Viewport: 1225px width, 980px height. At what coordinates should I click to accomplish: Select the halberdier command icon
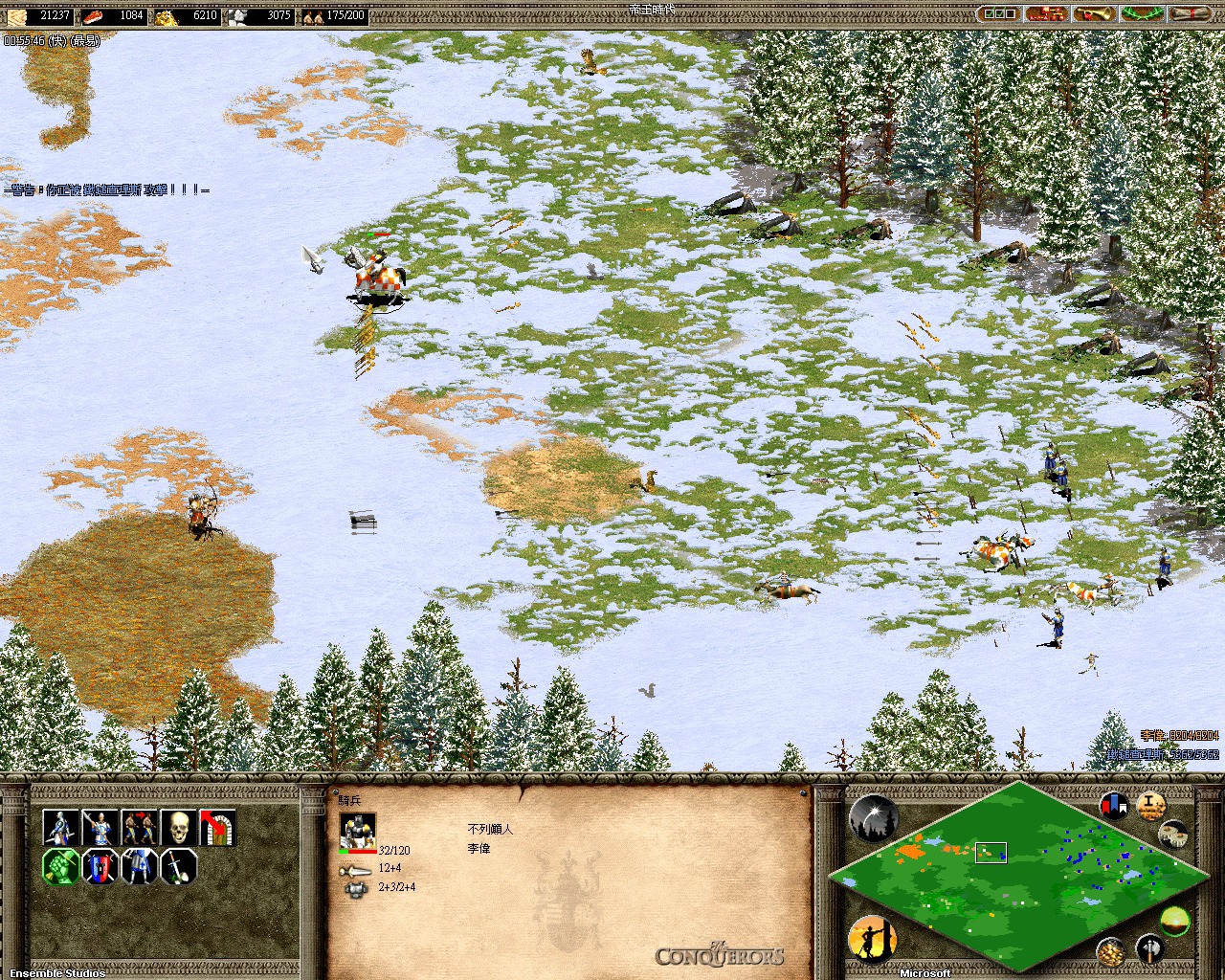(100, 828)
